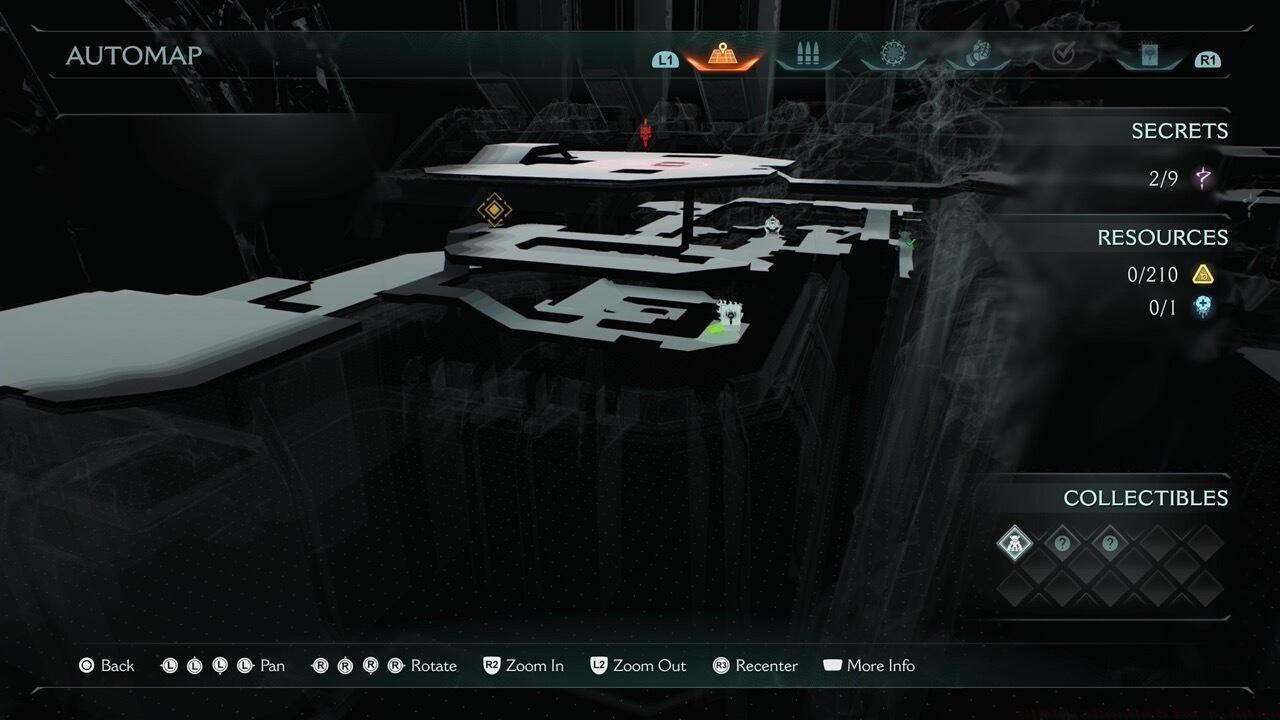Click the yellow triangle resources icon
This screenshot has width=1280, height=720.
point(1203,274)
